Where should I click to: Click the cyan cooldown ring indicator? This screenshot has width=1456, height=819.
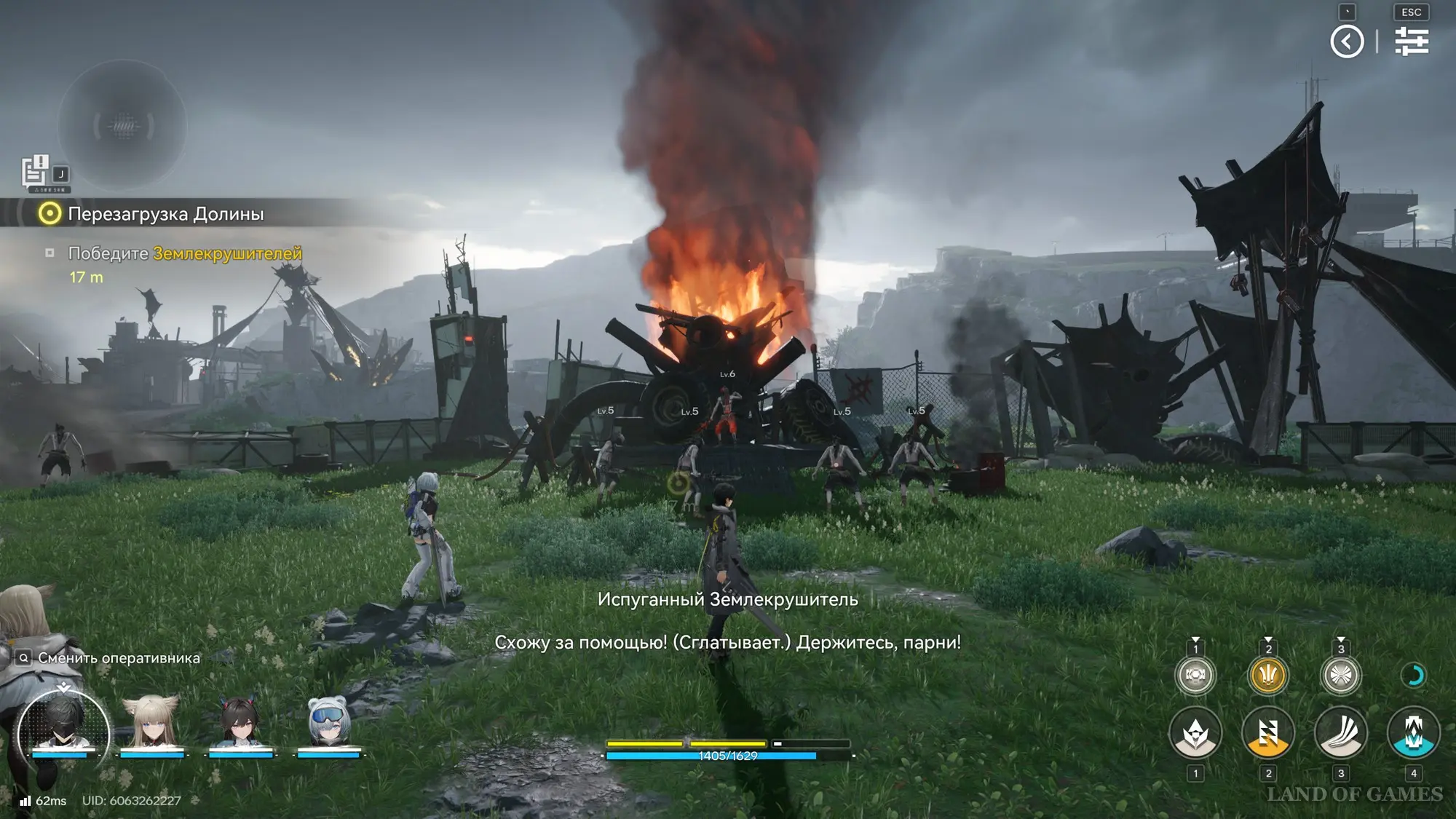click(x=1413, y=676)
